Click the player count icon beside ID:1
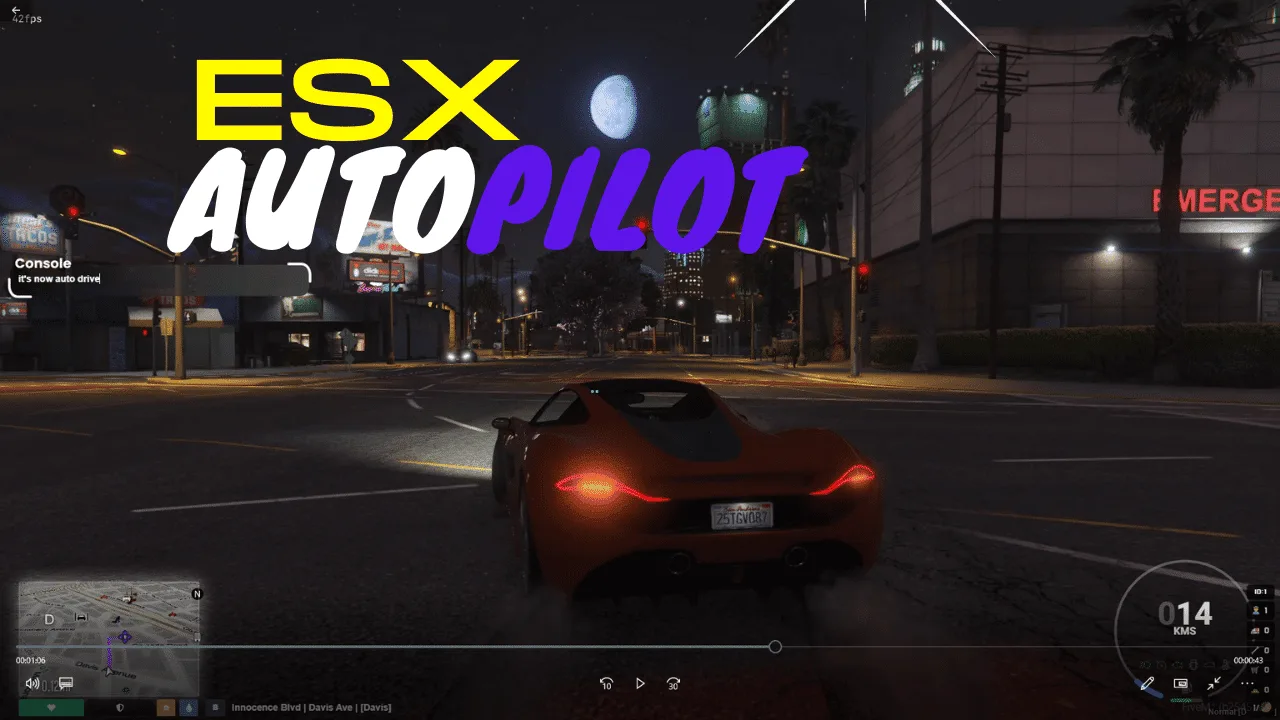Viewport: 1280px width, 720px height. point(1256,610)
